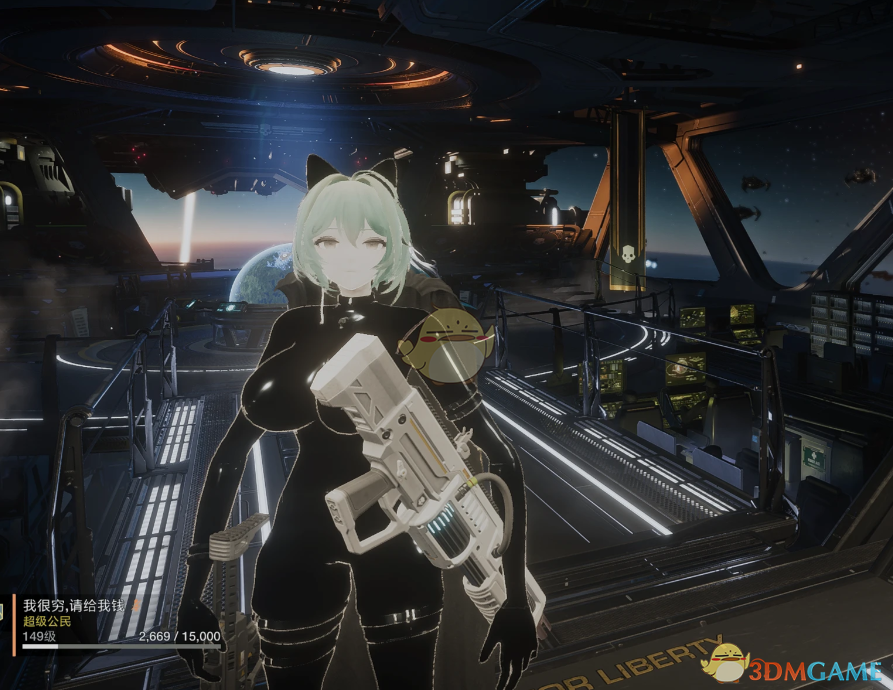Select the player card named 我很穷,请给我钱
Image resolution: width=893 pixels, height=690 pixels.
pyautogui.click(x=115, y=622)
